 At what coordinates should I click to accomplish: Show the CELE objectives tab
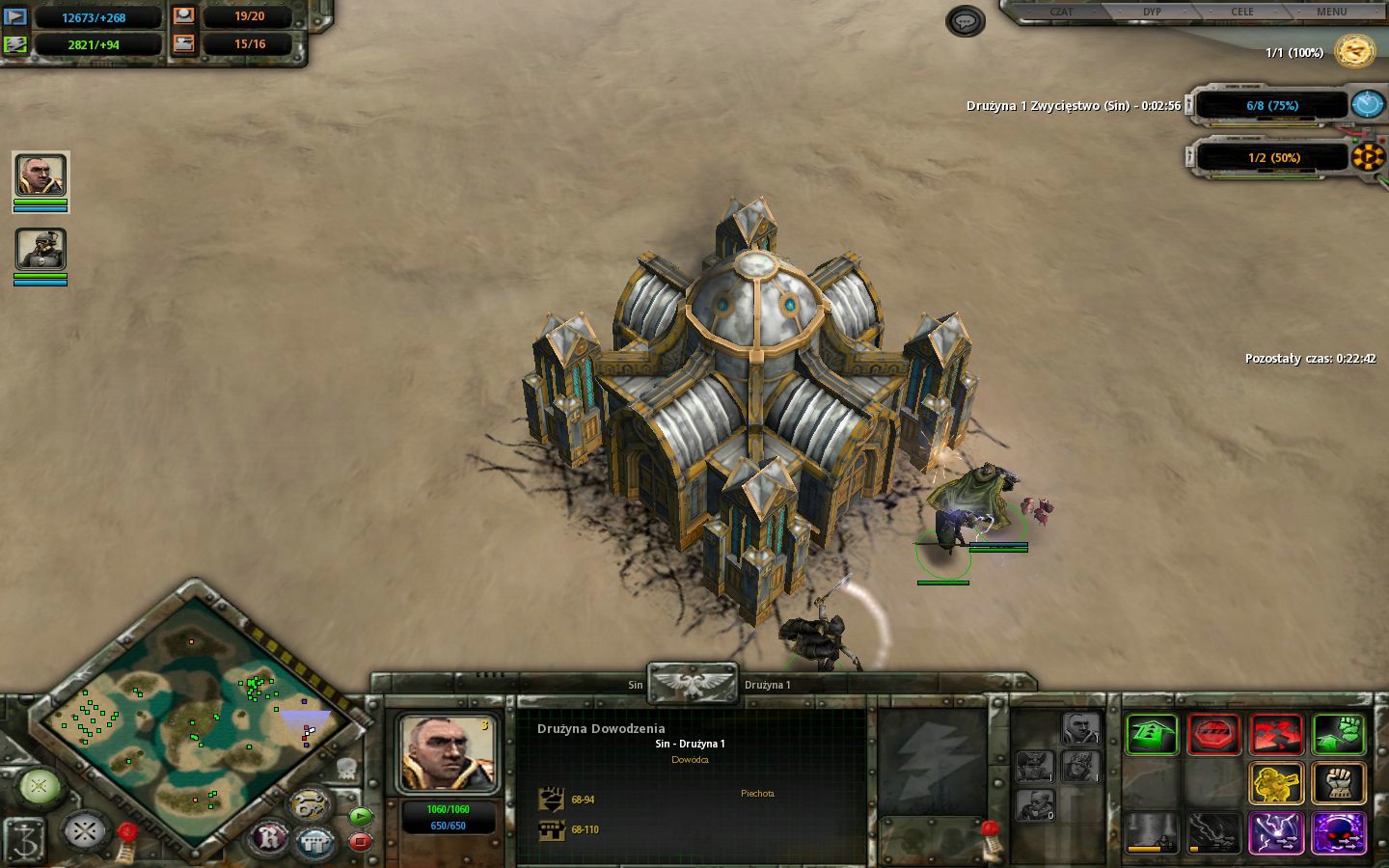click(x=1242, y=12)
